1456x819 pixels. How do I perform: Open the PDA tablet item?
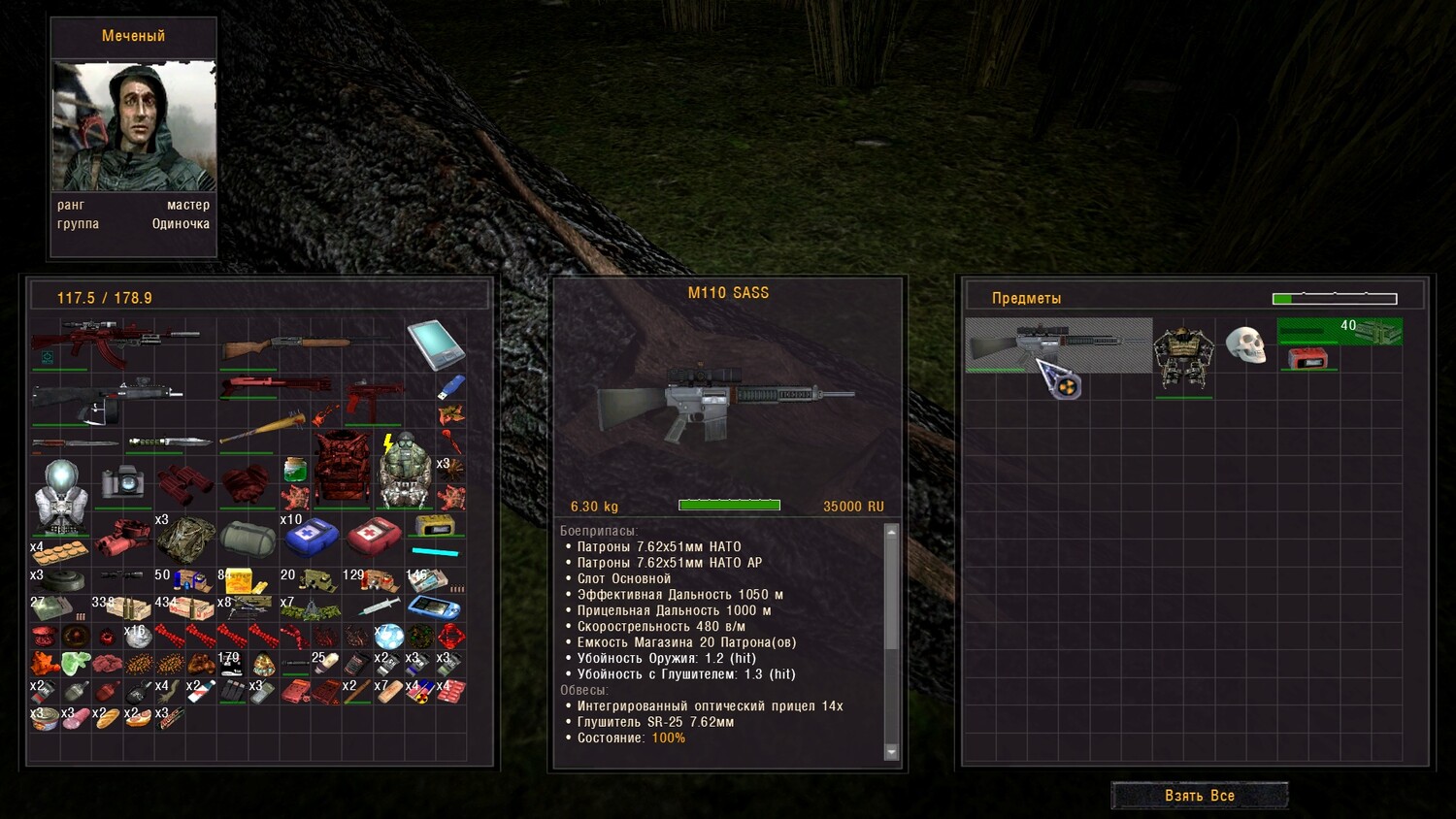pyautogui.click(x=436, y=344)
